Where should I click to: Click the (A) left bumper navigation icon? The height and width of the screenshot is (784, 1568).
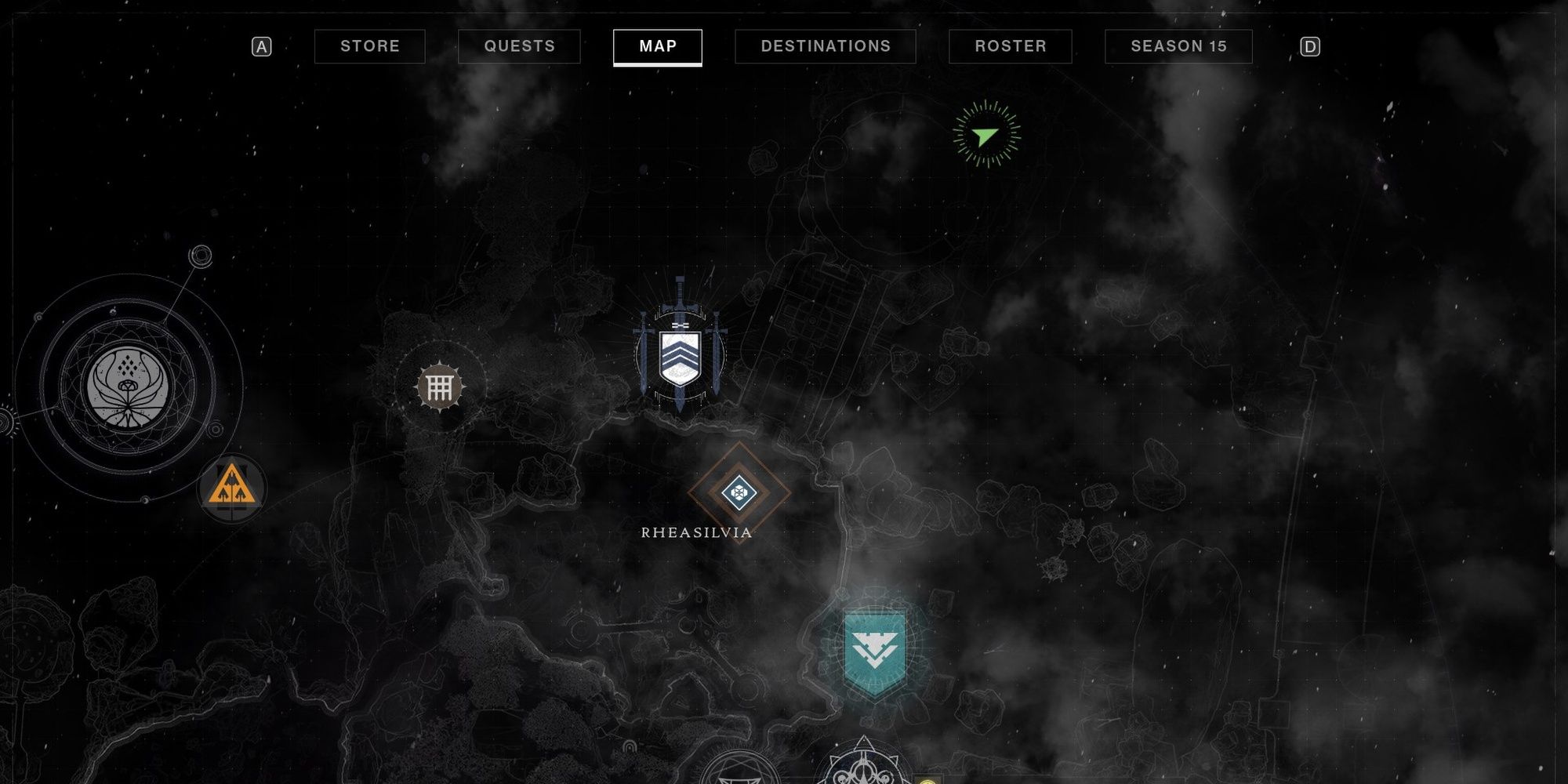(260, 46)
